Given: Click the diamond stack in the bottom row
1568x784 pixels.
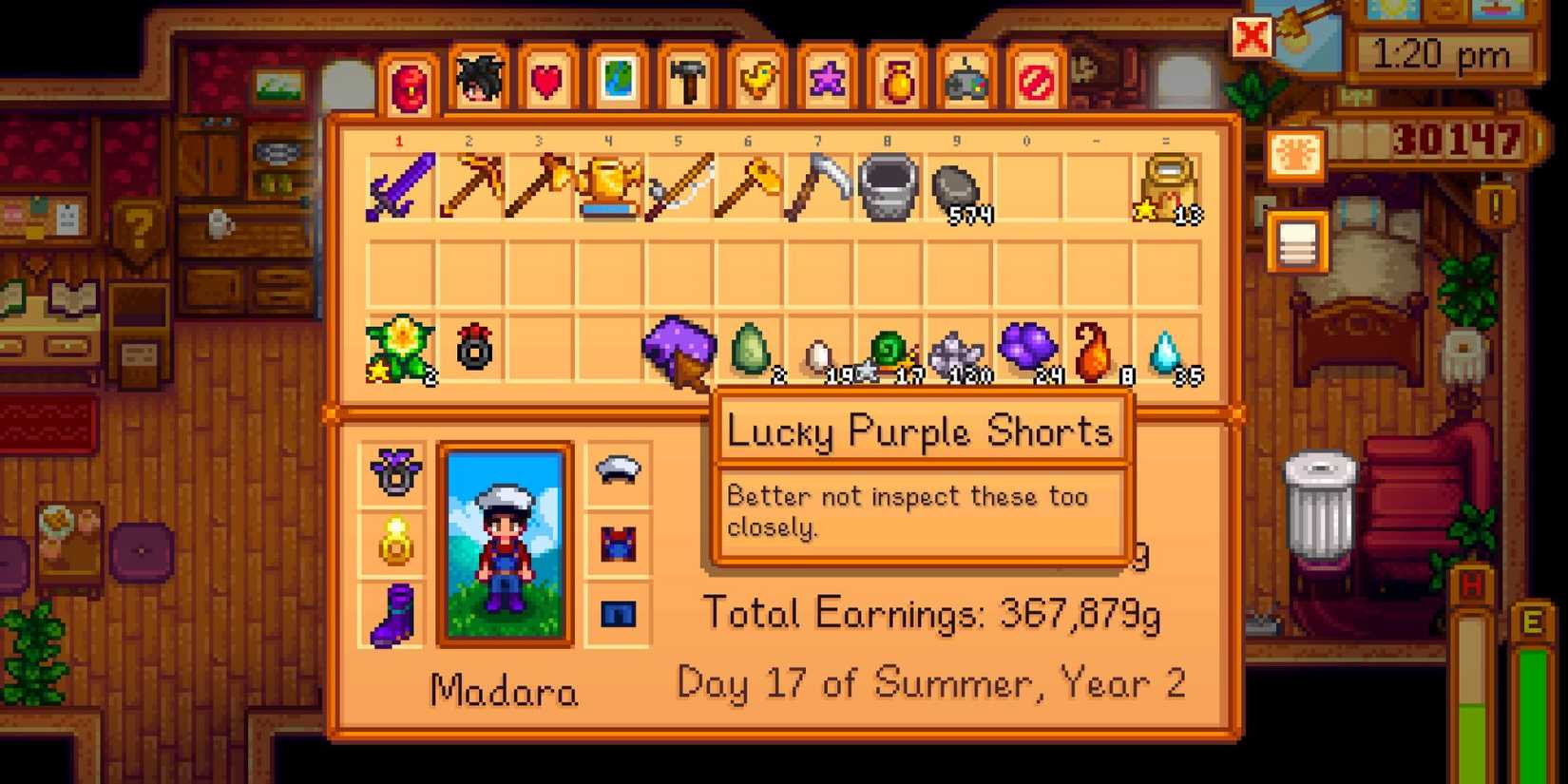Looking at the screenshot, I should tap(1169, 352).
